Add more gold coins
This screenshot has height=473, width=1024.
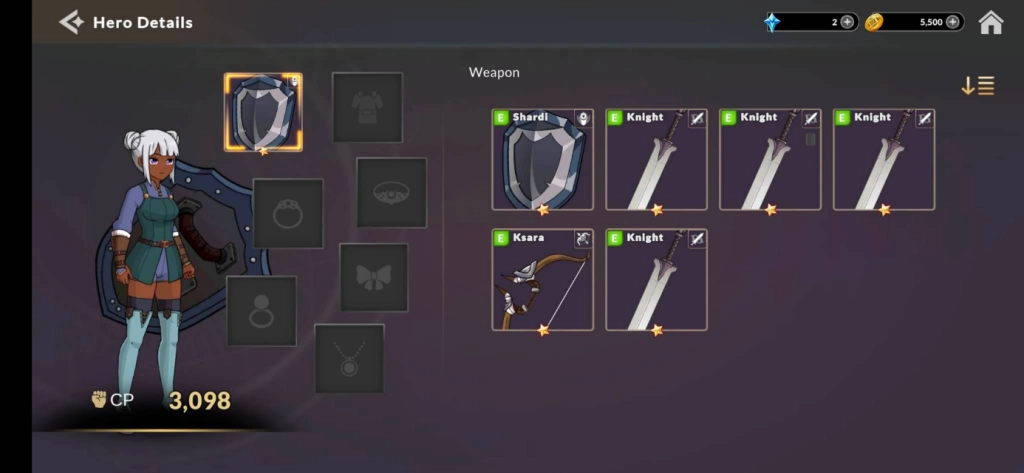click(x=953, y=22)
